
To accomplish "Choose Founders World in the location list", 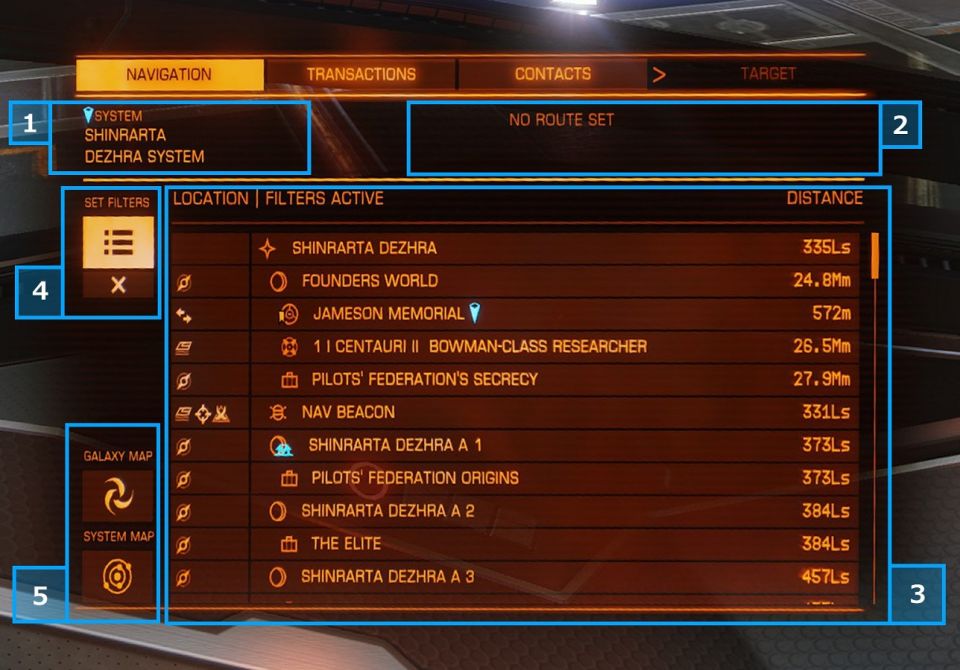I will point(555,281).
